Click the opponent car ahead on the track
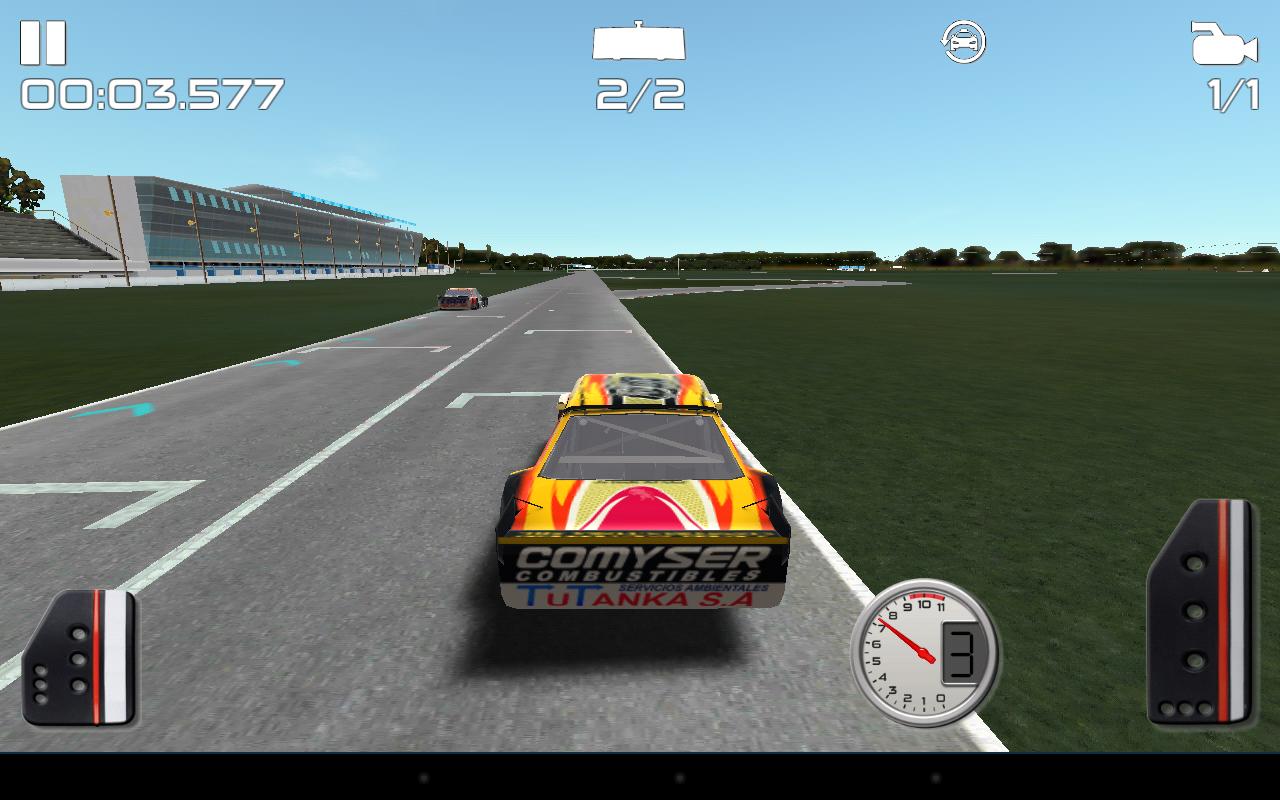The width and height of the screenshot is (1280, 800). (462, 300)
